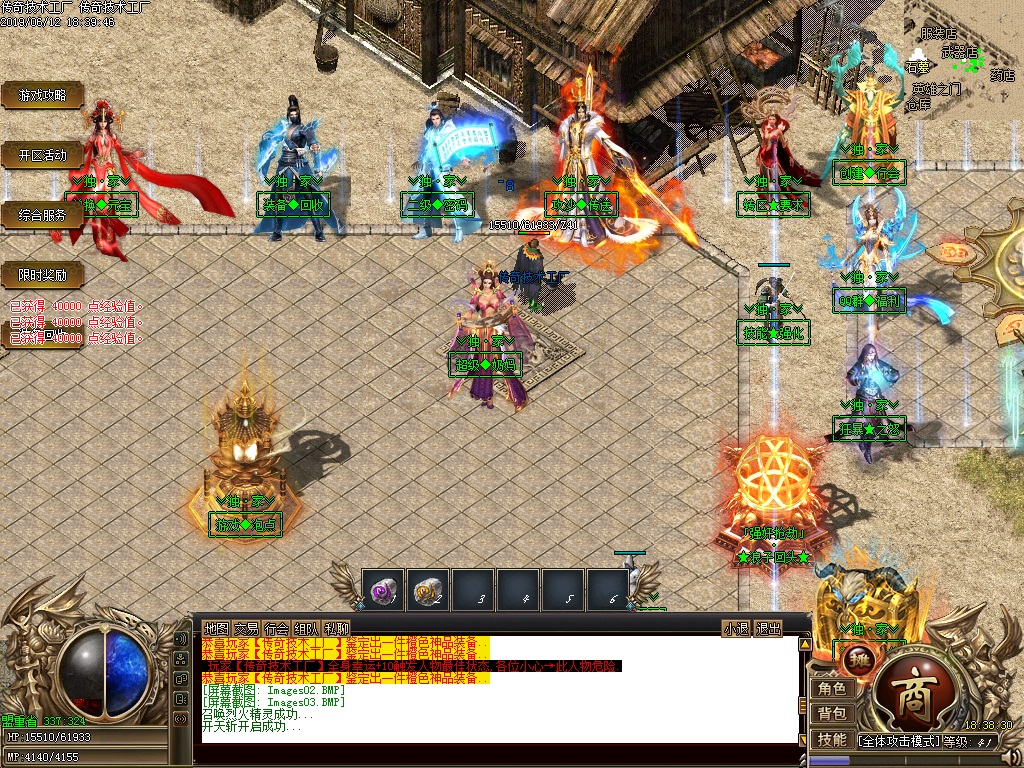
Task: Switch to the 行会 guild tab
Action: (276, 629)
